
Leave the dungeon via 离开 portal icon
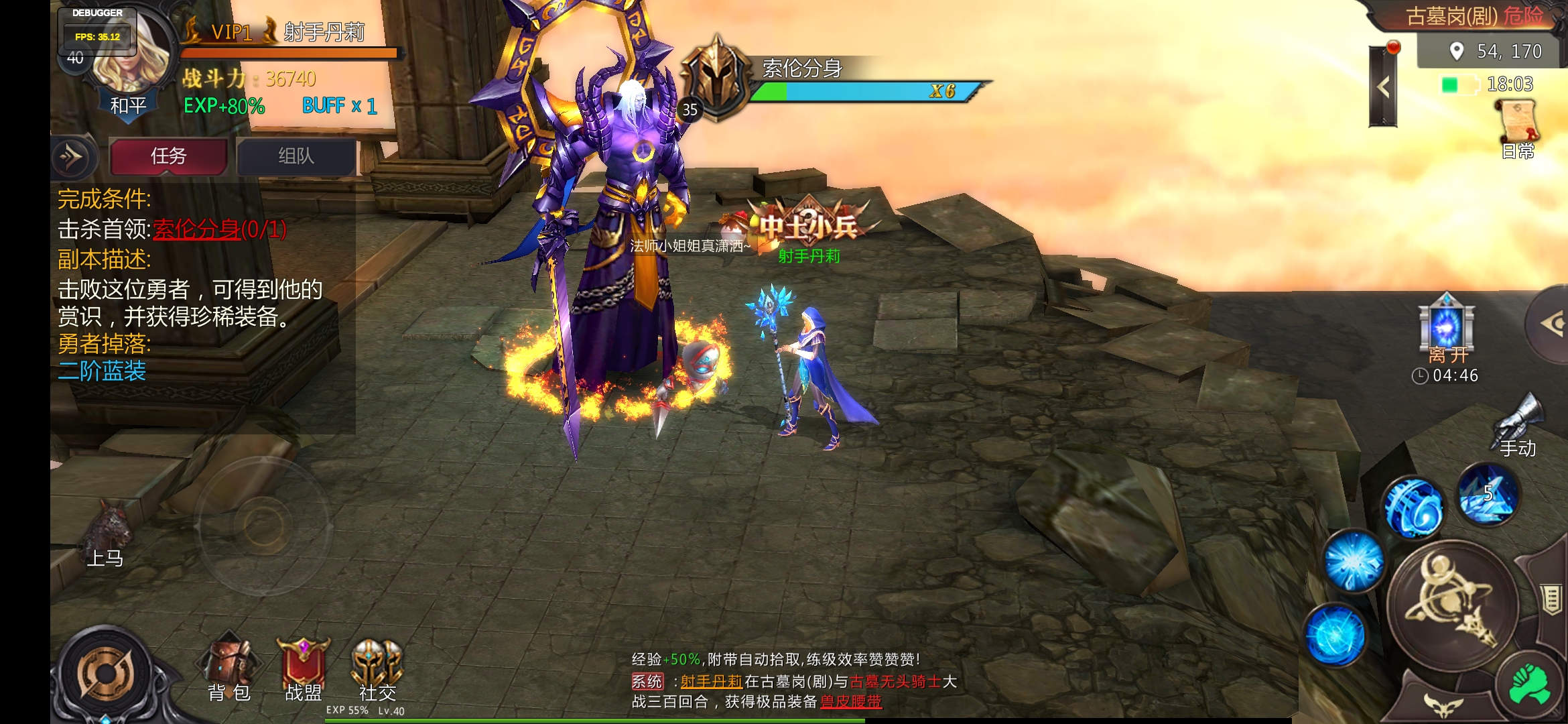[1447, 326]
